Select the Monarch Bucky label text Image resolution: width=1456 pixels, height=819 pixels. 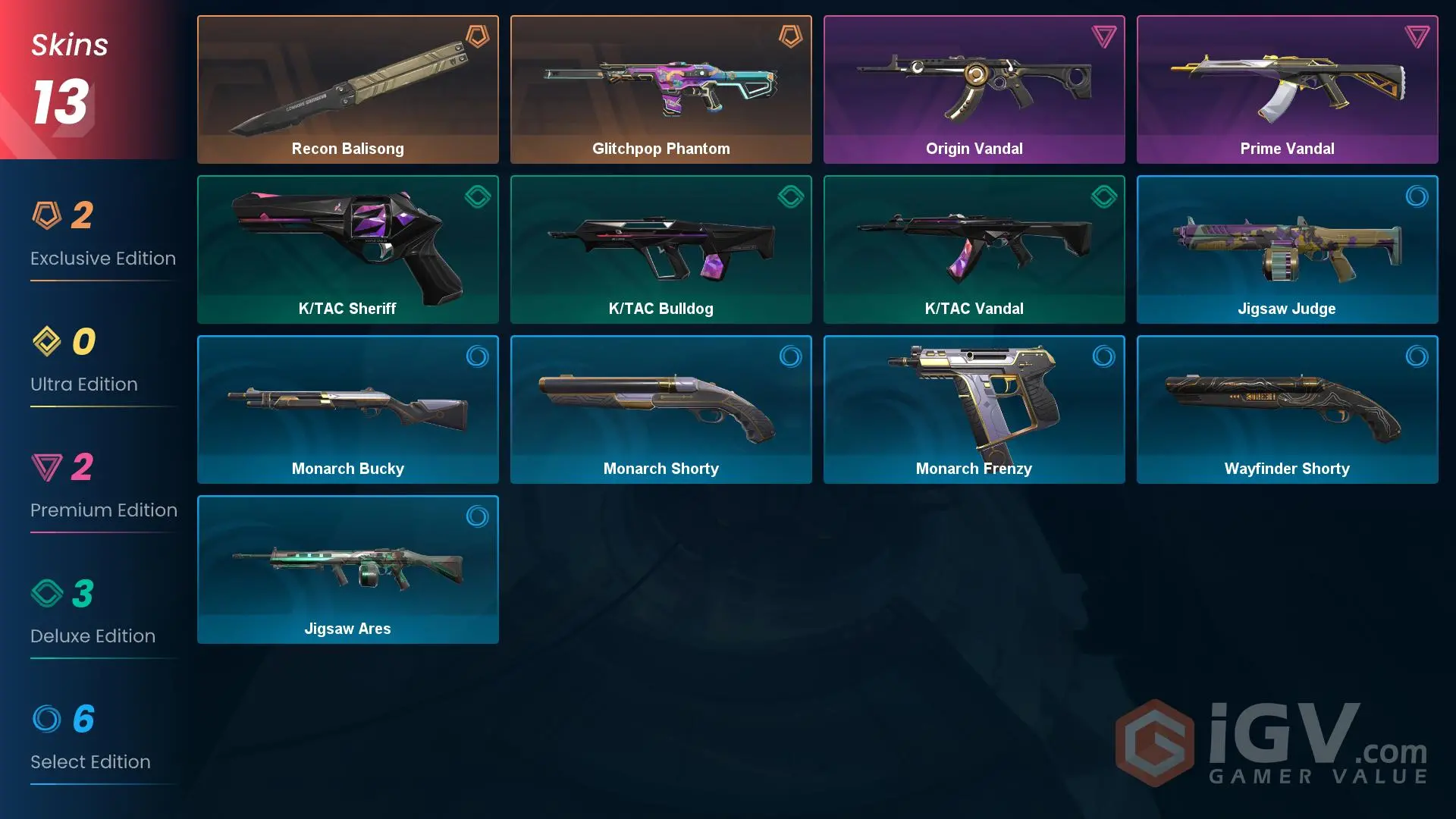click(347, 469)
